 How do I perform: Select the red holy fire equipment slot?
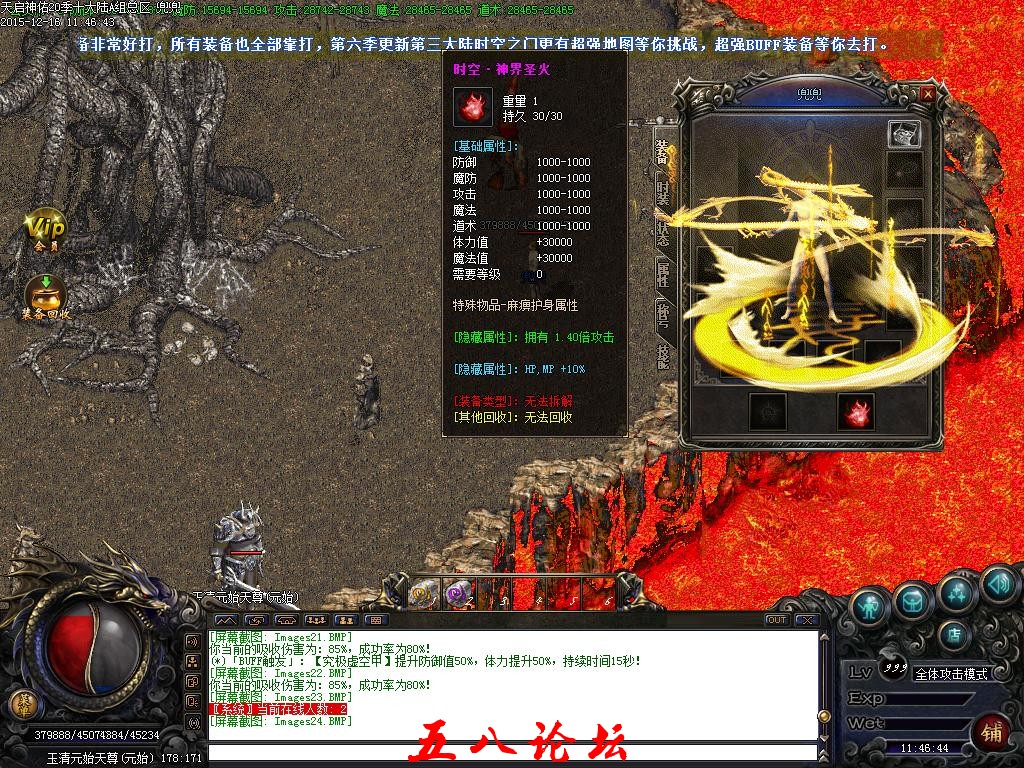856,412
